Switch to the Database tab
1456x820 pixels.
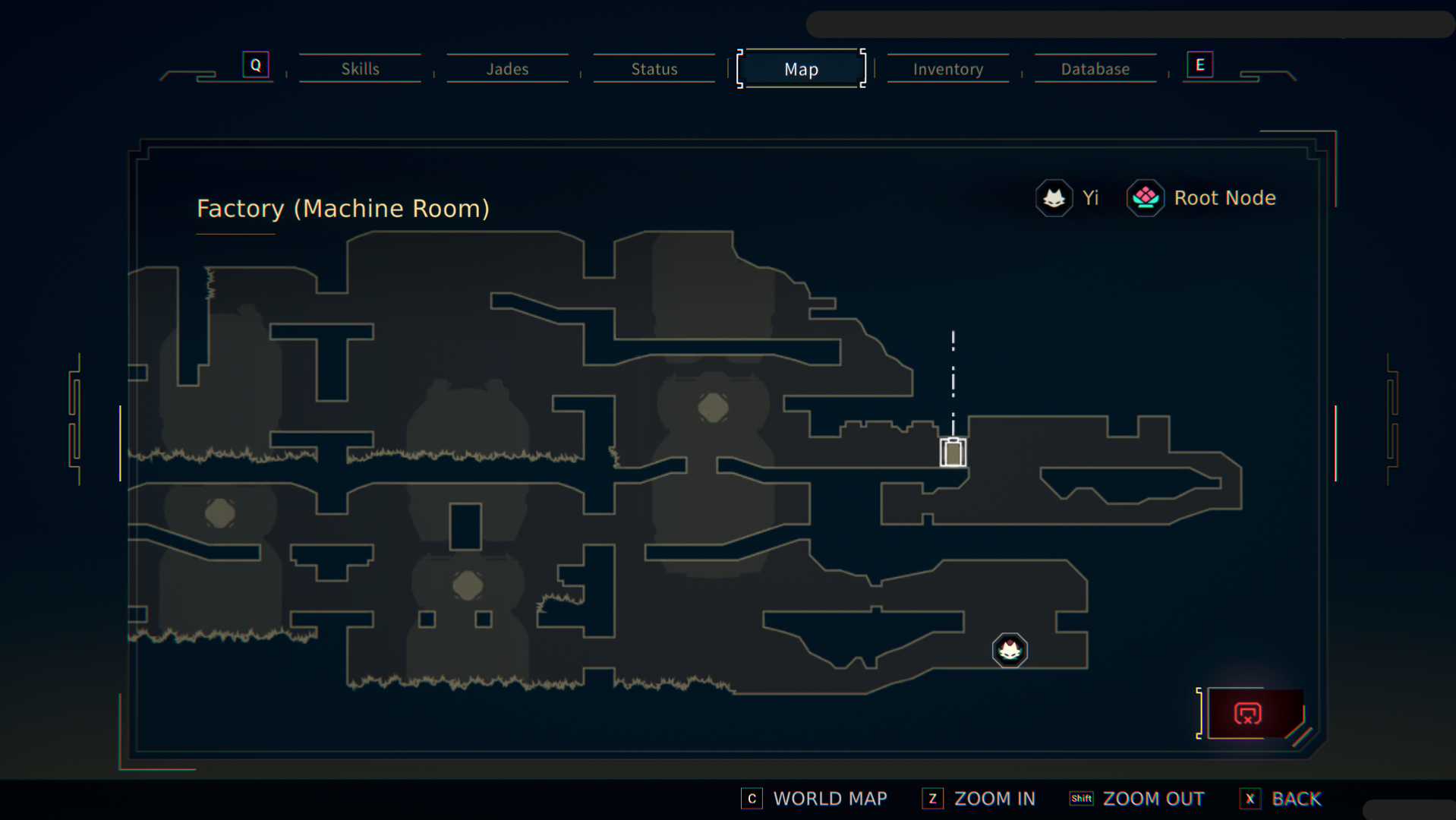point(1095,69)
